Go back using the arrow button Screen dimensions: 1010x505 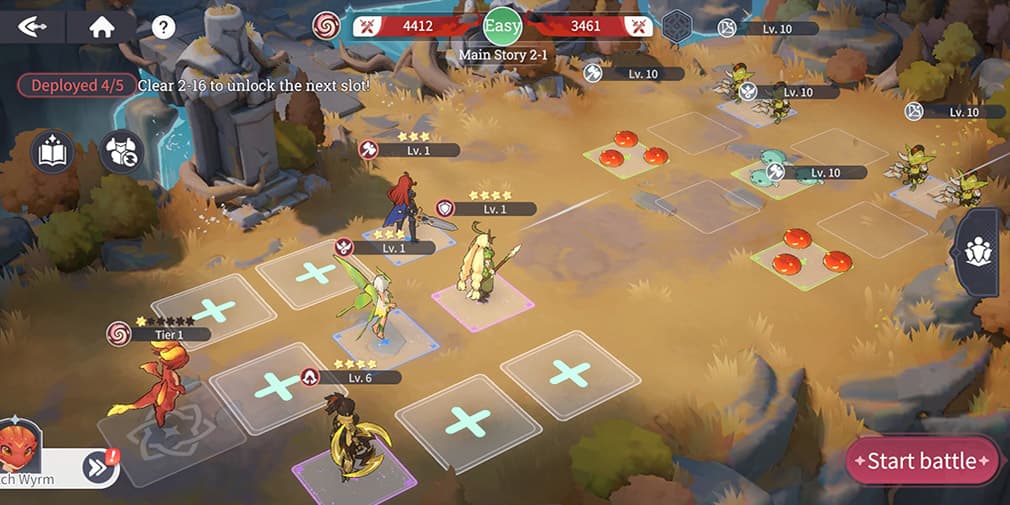coord(32,27)
